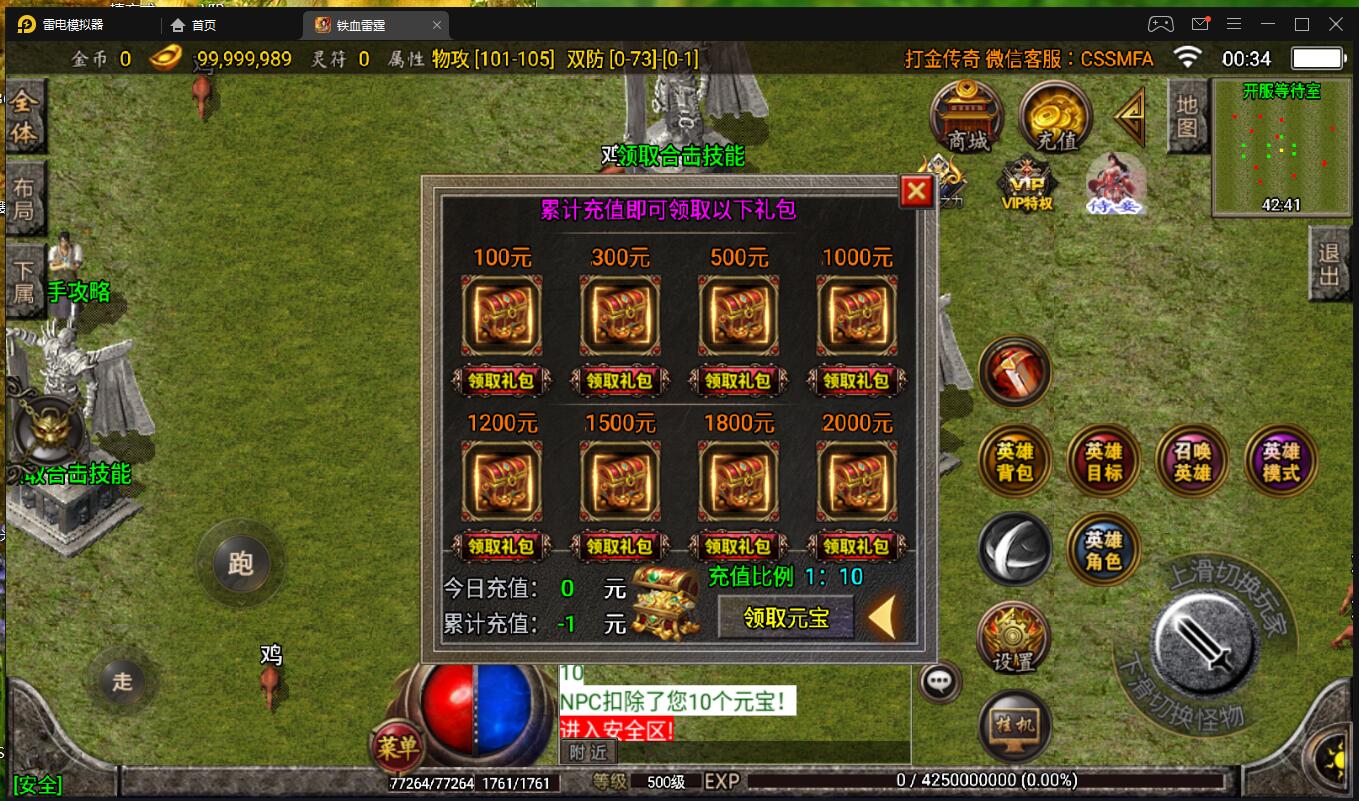Select the 侍妾 concubine icon
The height and width of the screenshot is (801, 1359).
pos(1114,183)
